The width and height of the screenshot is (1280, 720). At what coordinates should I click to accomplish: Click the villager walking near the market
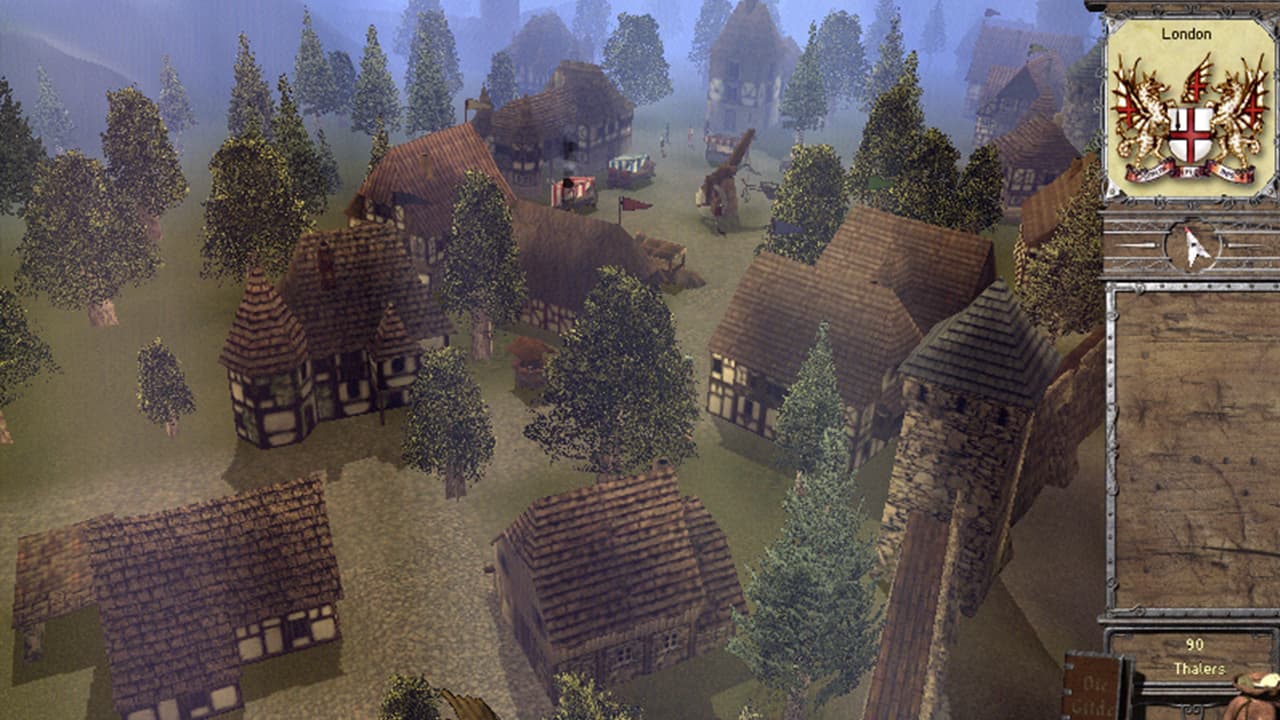tap(662, 140)
